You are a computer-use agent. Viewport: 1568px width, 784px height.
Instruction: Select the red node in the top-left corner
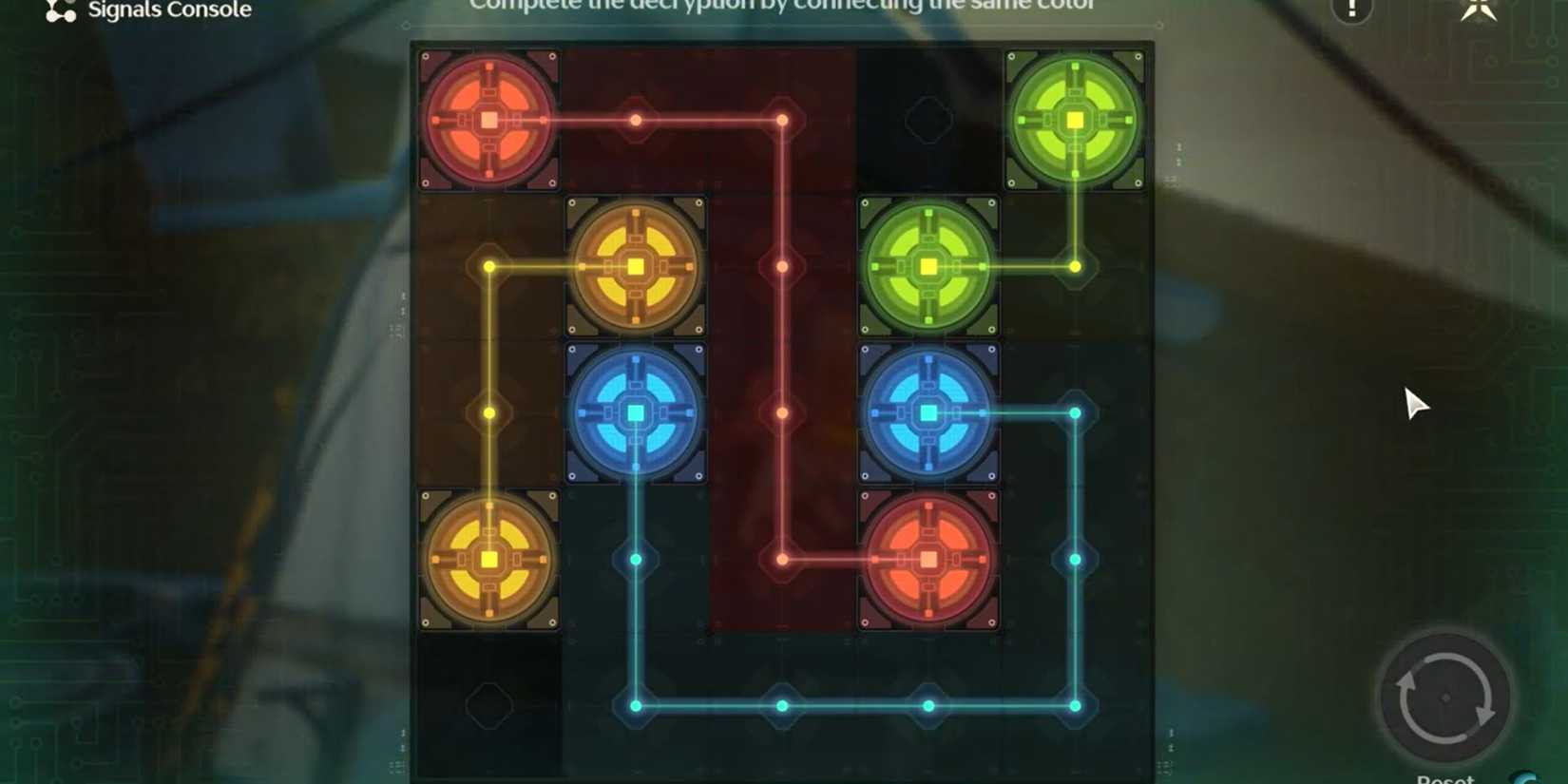pyautogui.click(x=488, y=120)
